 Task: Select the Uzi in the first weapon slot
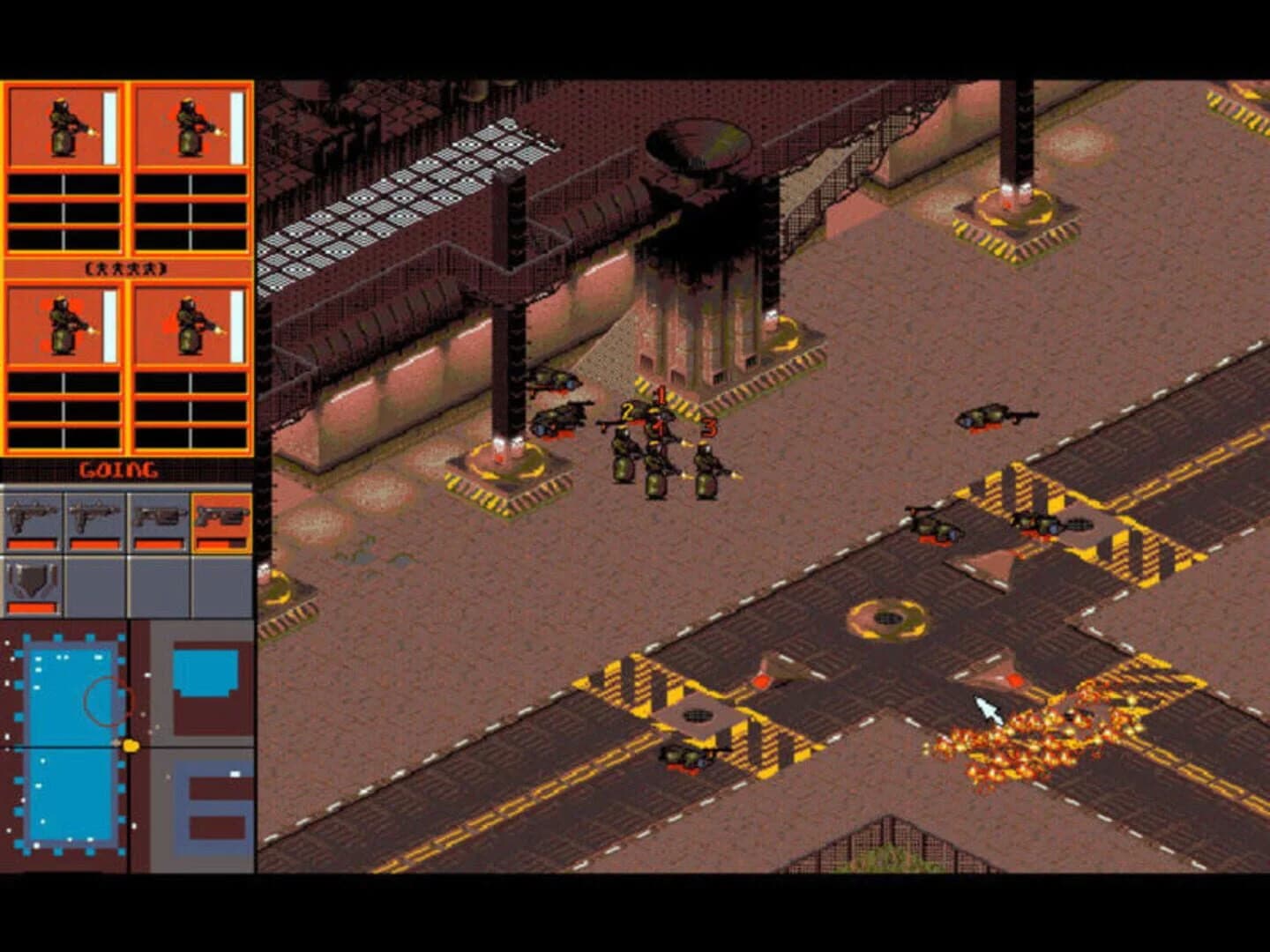[x=30, y=517]
